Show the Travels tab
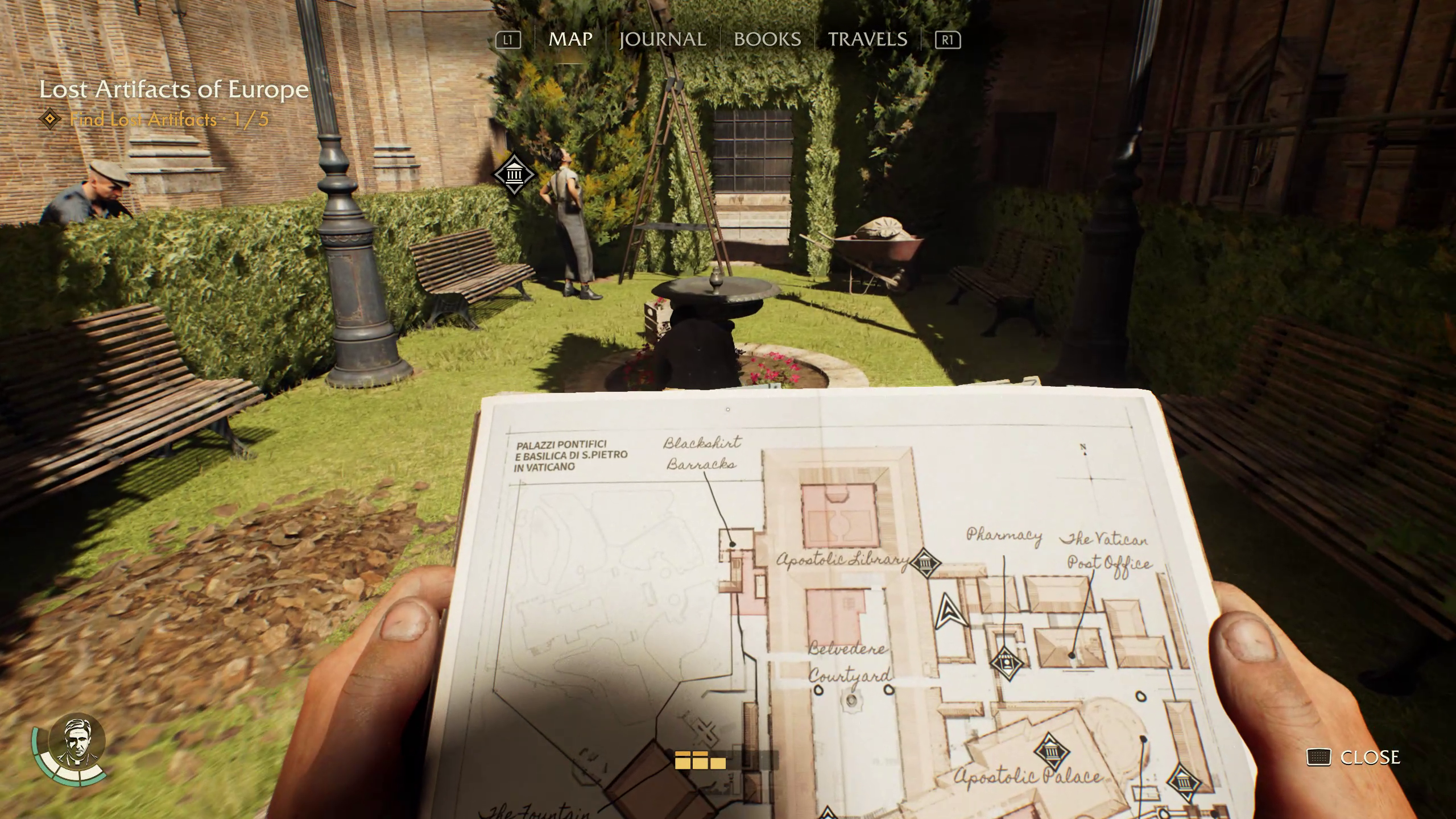This screenshot has height=819, width=1456. tap(867, 39)
